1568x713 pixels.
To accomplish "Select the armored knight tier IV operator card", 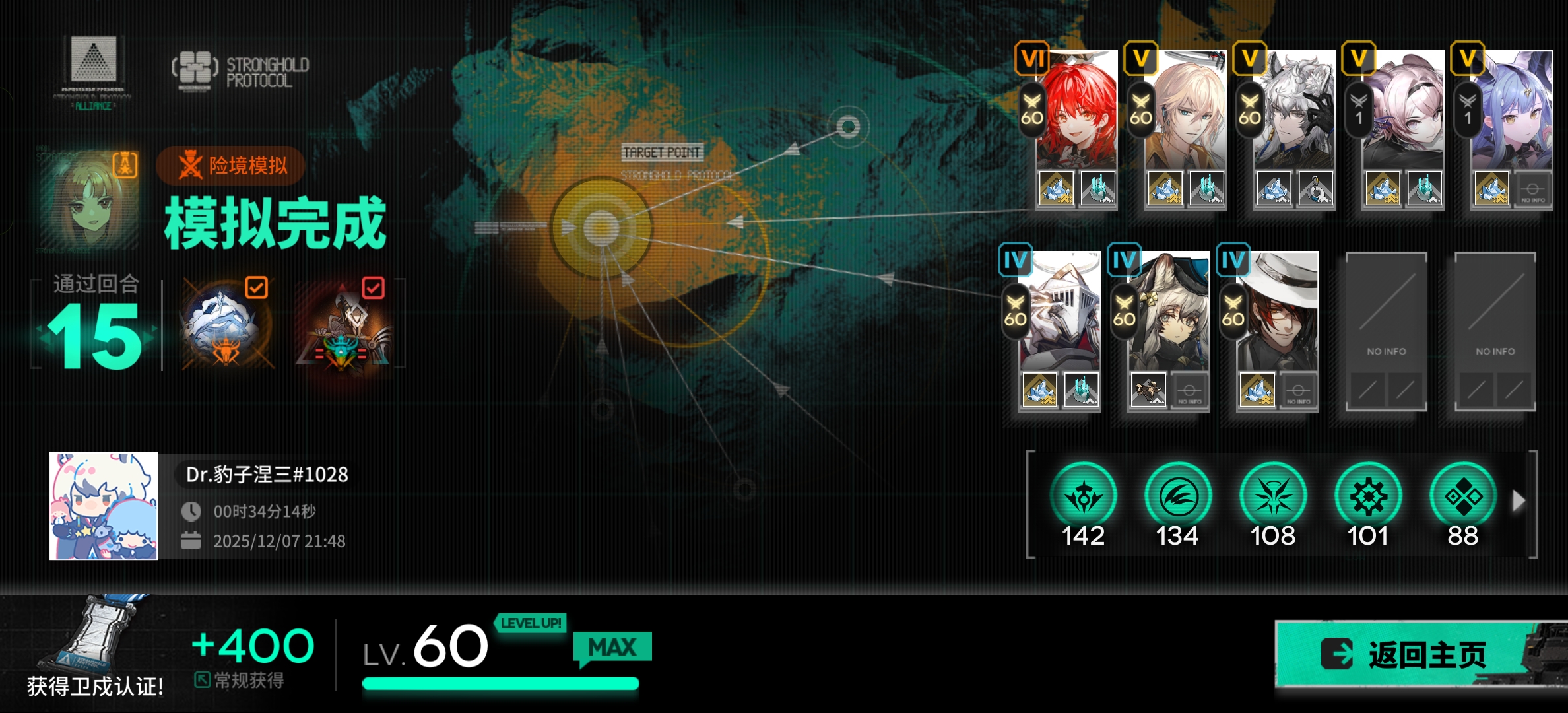I will [x=1060, y=314].
